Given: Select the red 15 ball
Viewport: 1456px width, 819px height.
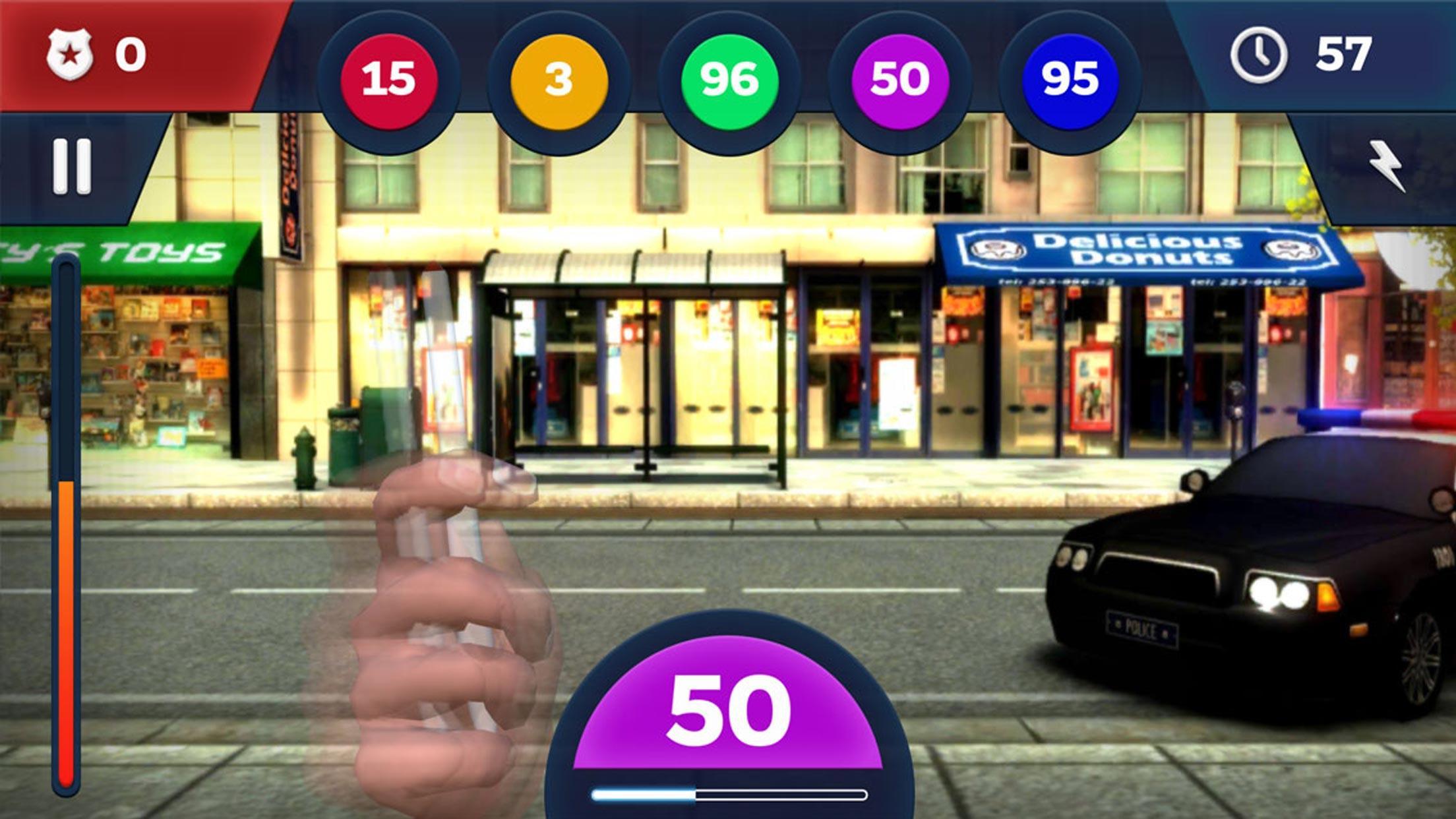Looking at the screenshot, I should tap(388, 80).
